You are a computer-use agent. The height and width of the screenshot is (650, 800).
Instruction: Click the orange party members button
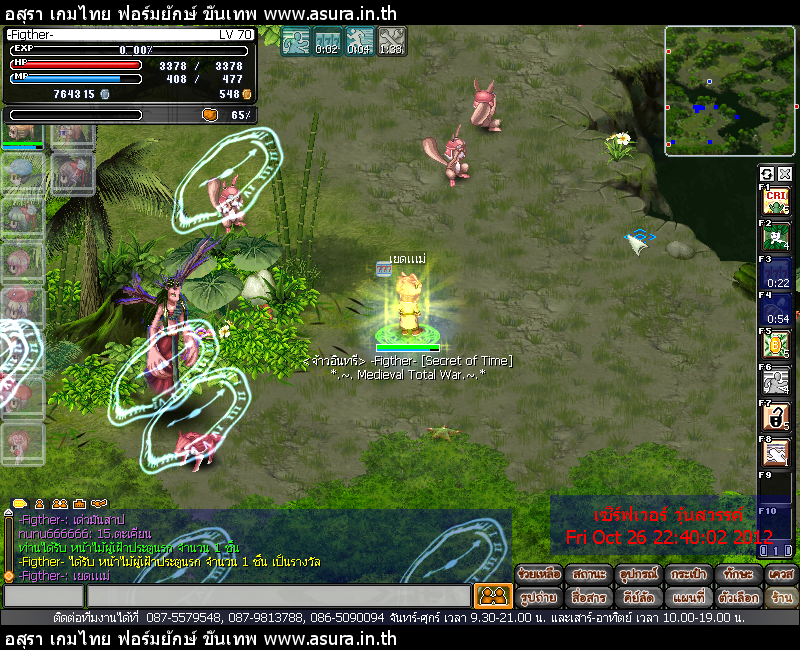click(493, 596)
